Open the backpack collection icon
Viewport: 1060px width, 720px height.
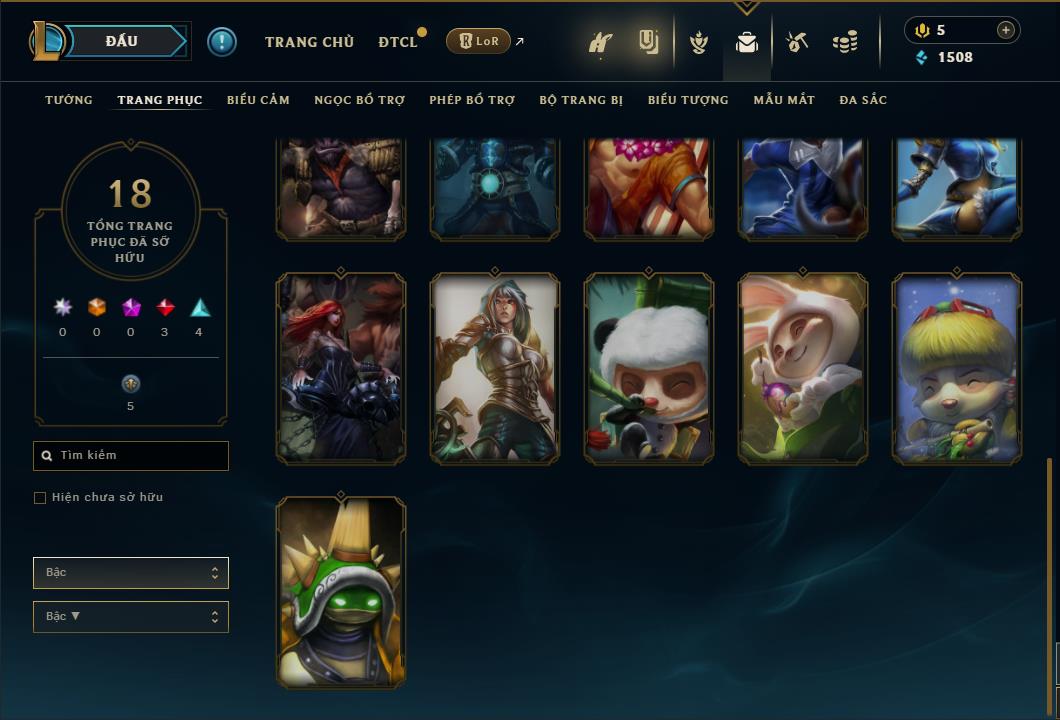[746, 42]
